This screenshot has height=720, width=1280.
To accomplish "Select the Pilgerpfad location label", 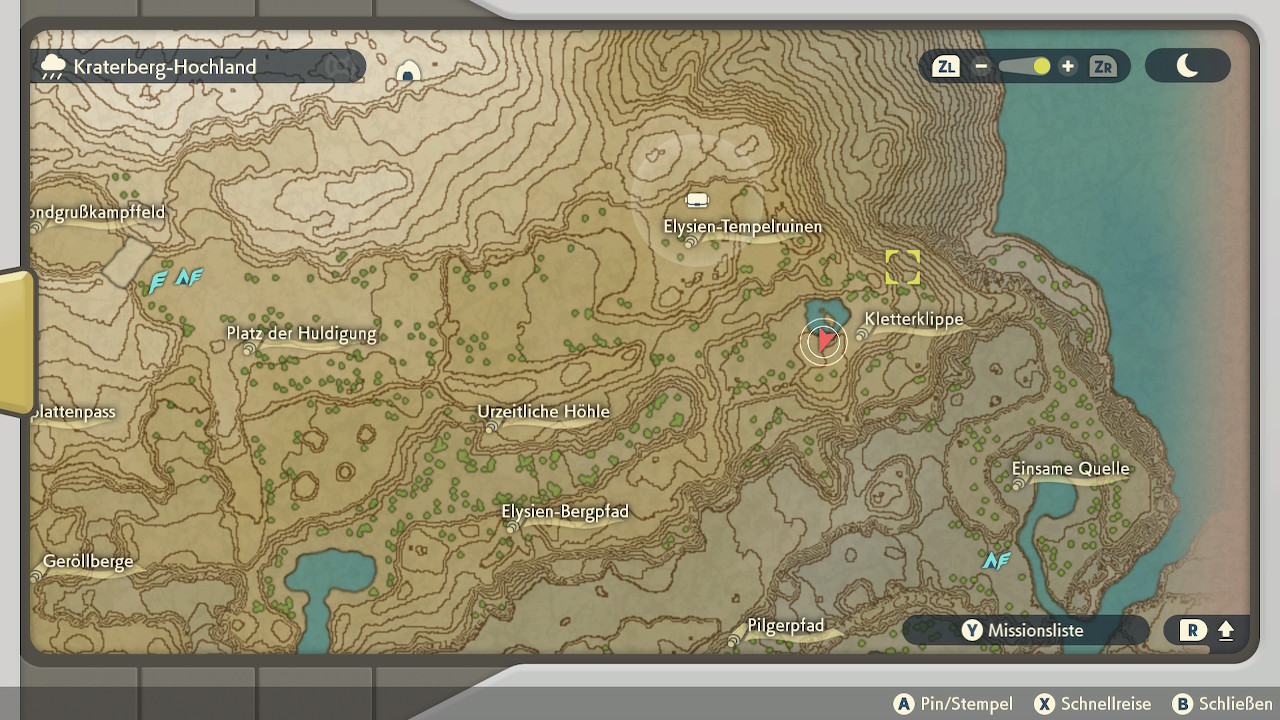I will [786, 626].
